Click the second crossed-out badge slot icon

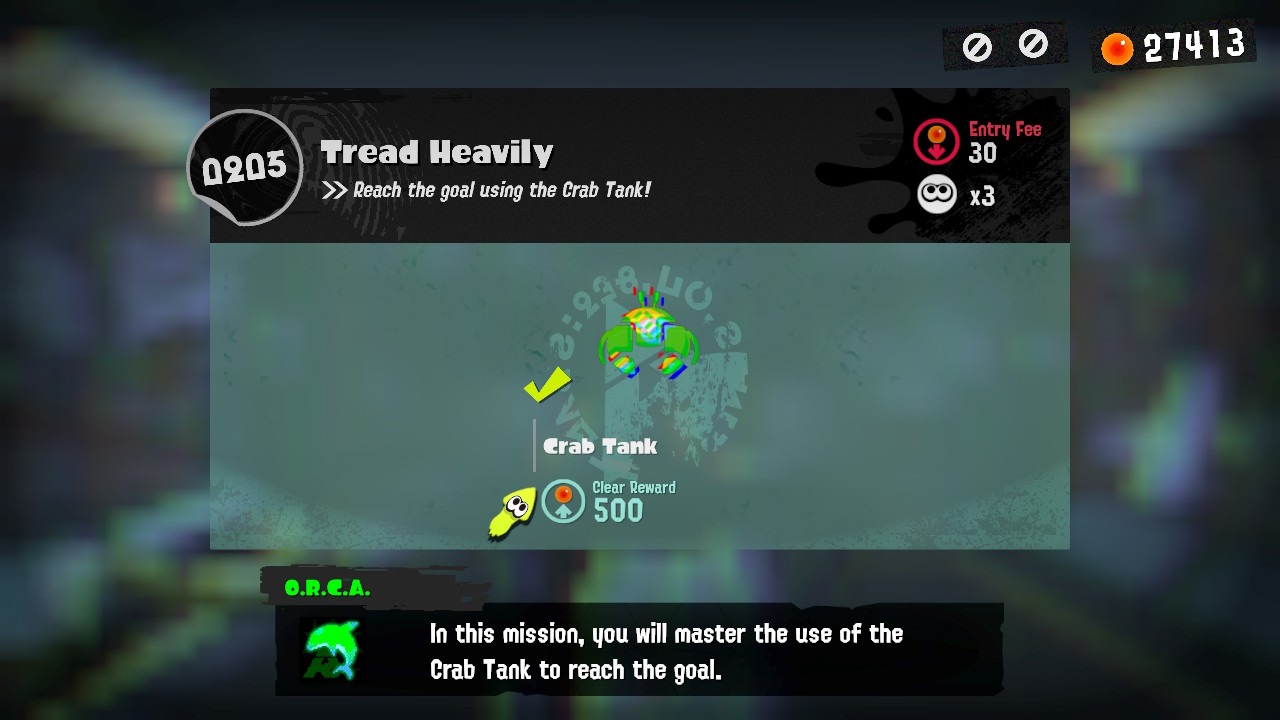(1032, 44)
